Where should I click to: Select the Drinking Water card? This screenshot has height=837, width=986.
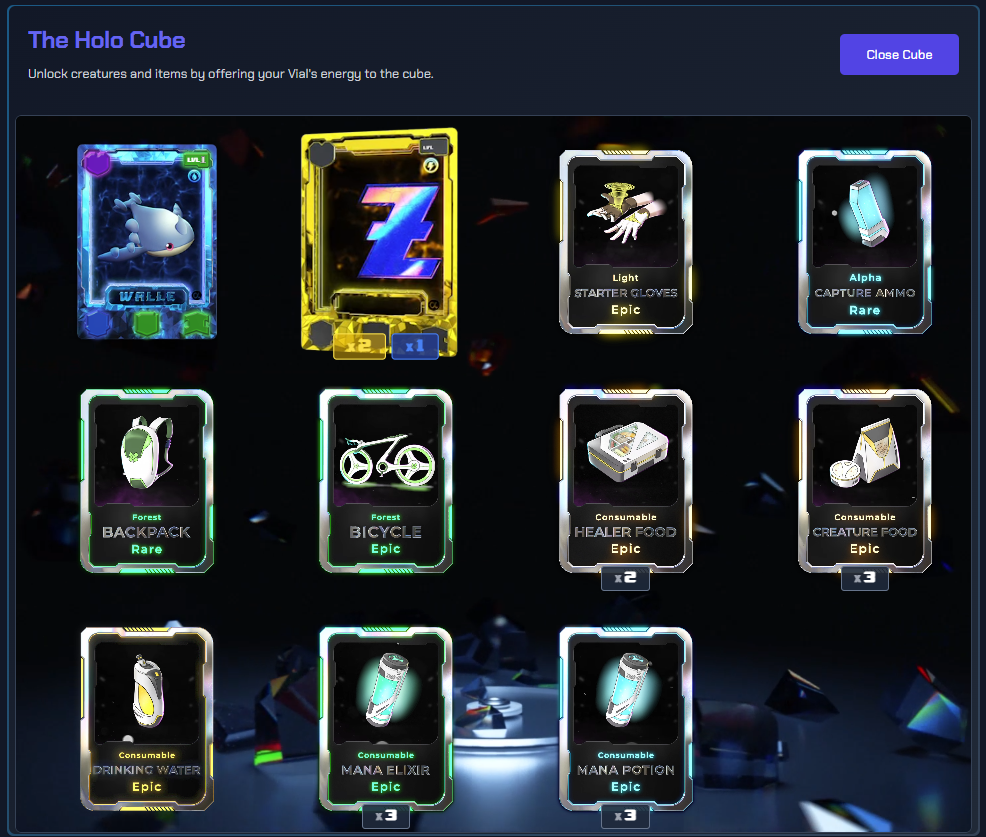click(147, 718)
